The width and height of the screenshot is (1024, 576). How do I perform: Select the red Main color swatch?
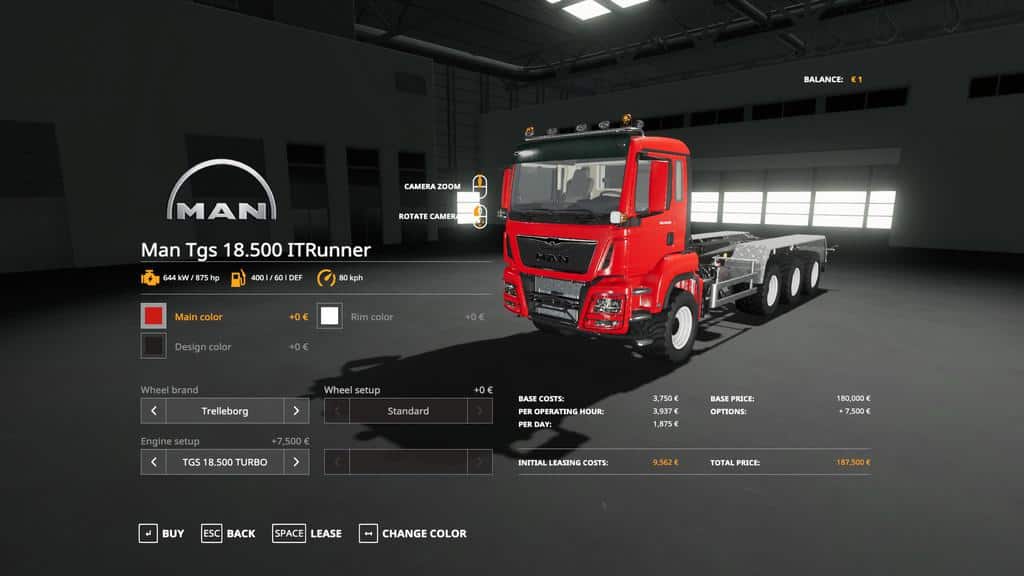point(153,317)
